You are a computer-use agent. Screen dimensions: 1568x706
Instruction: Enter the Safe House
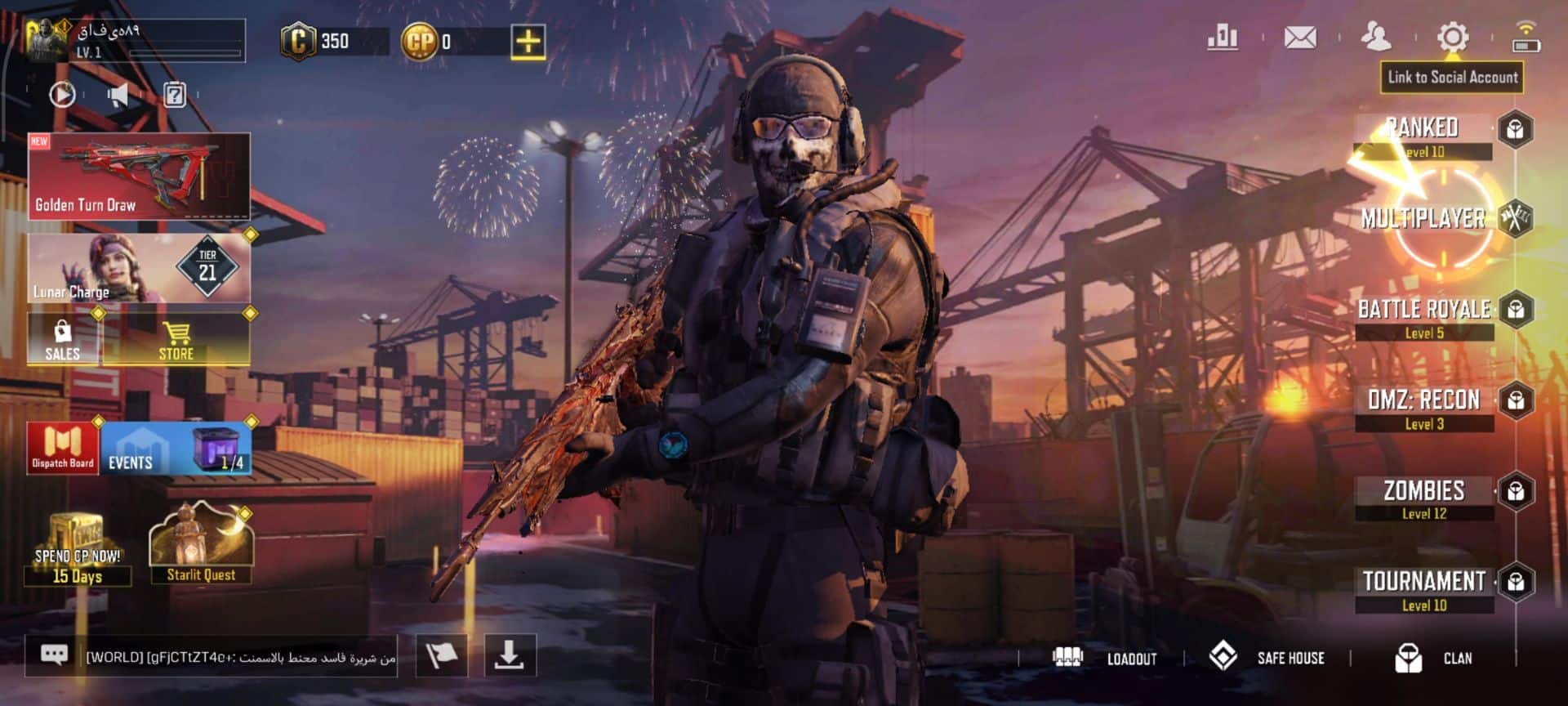pos(1267,657)
